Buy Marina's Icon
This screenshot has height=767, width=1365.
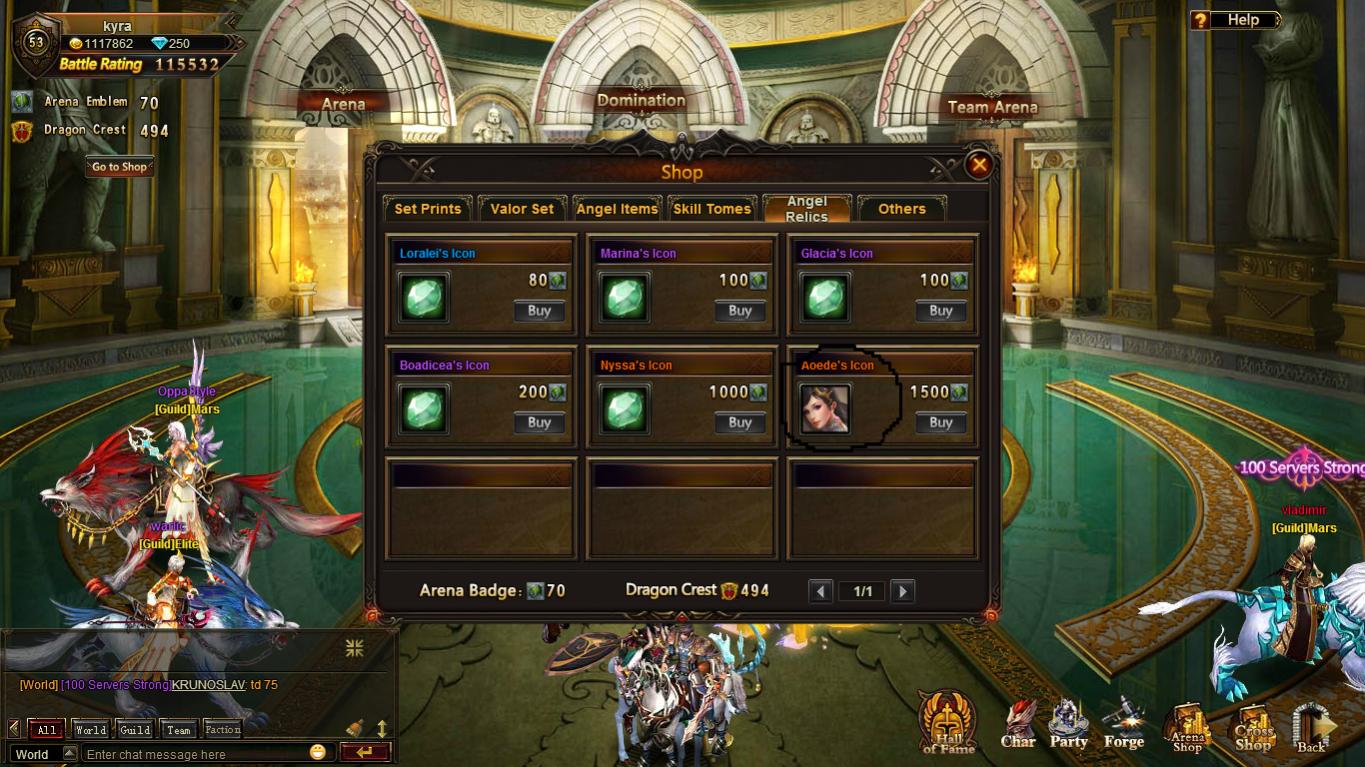[x=740, y=311]
